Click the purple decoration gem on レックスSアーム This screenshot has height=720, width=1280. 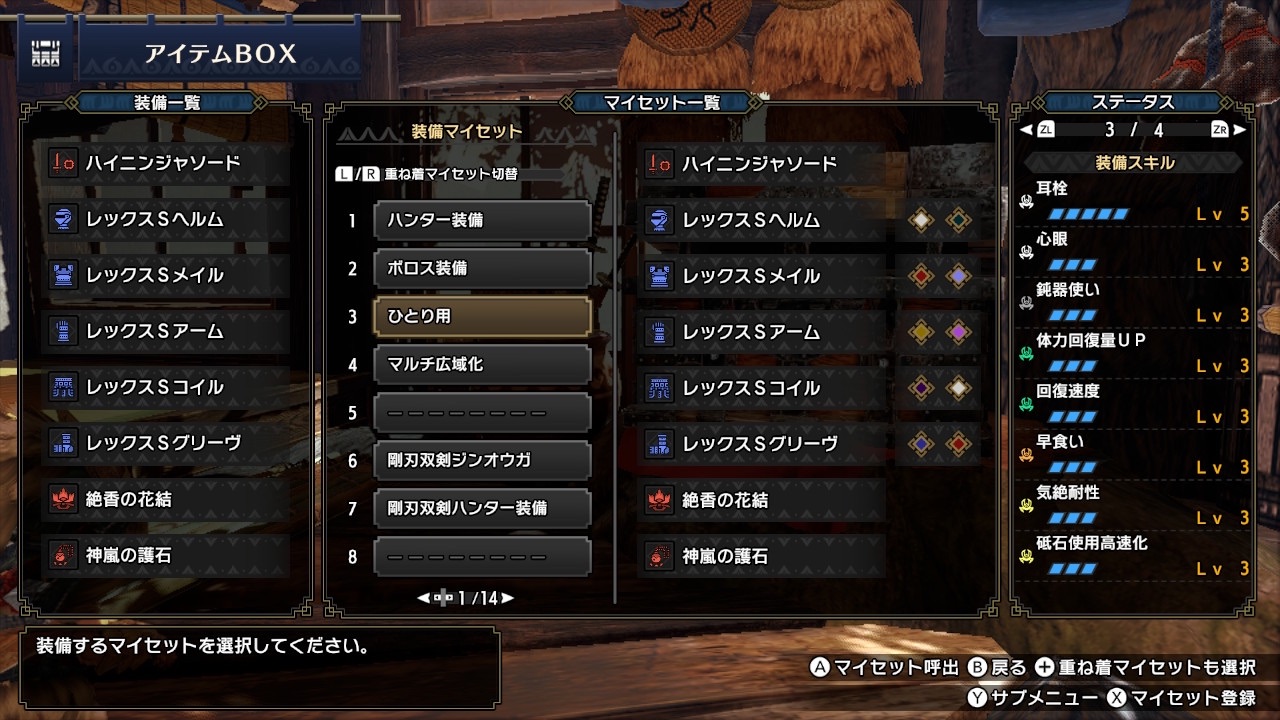pyautogui.click(x=959, y=330)
